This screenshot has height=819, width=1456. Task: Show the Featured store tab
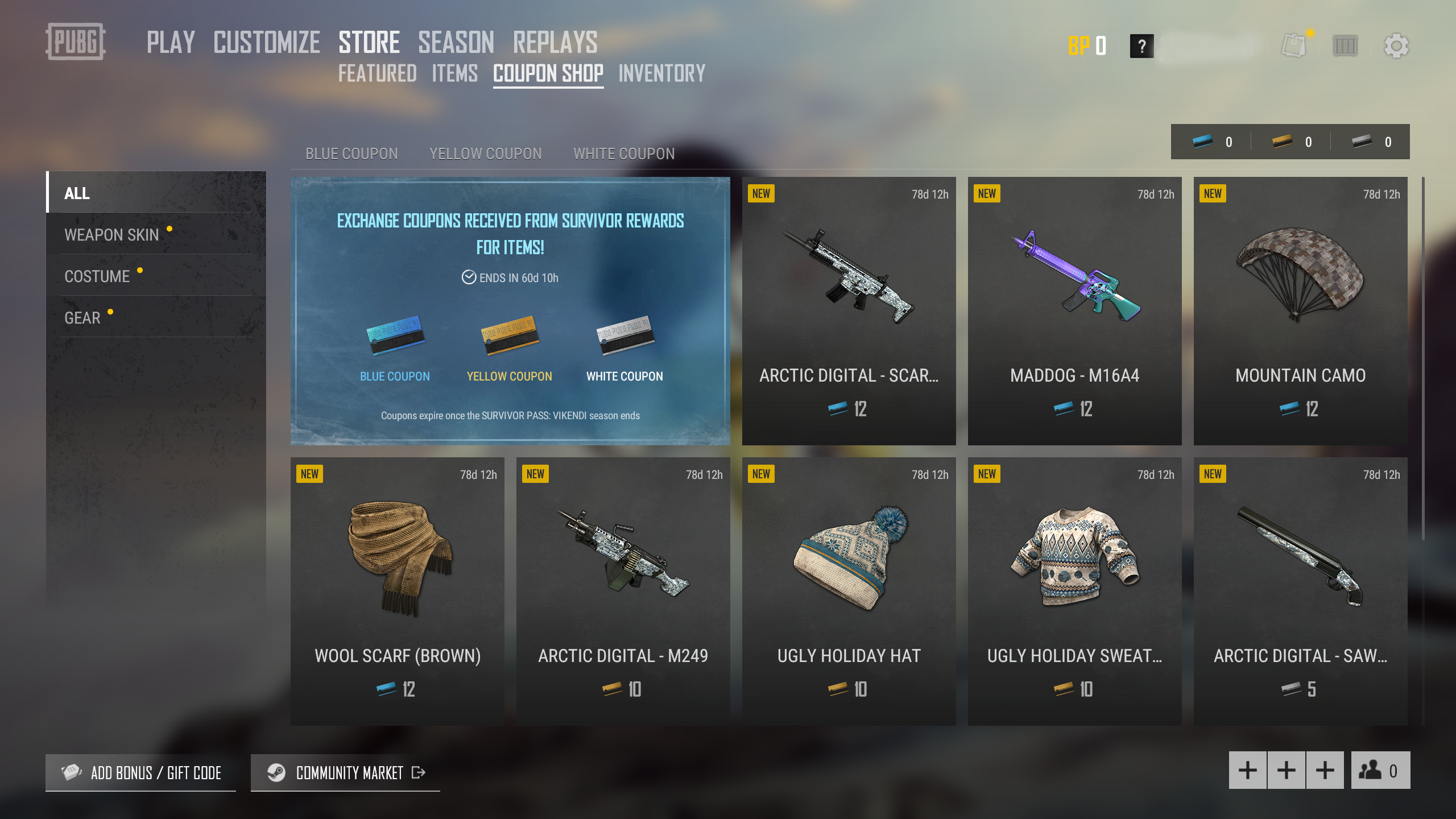[x=377, y=74]
